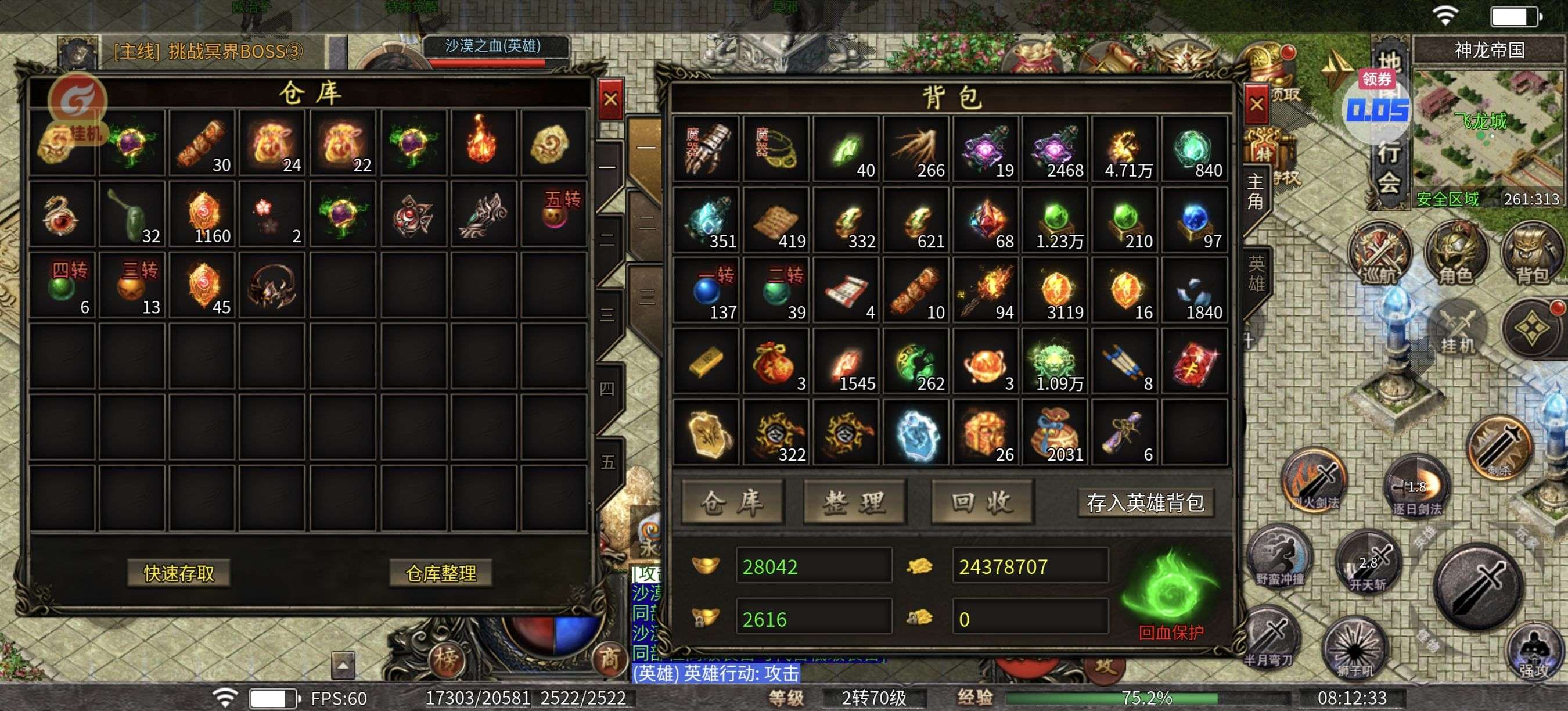Switch to the 英雄 hero bag tab
This screenshot has width=1568, height=711.
[x=1256, y=274]
